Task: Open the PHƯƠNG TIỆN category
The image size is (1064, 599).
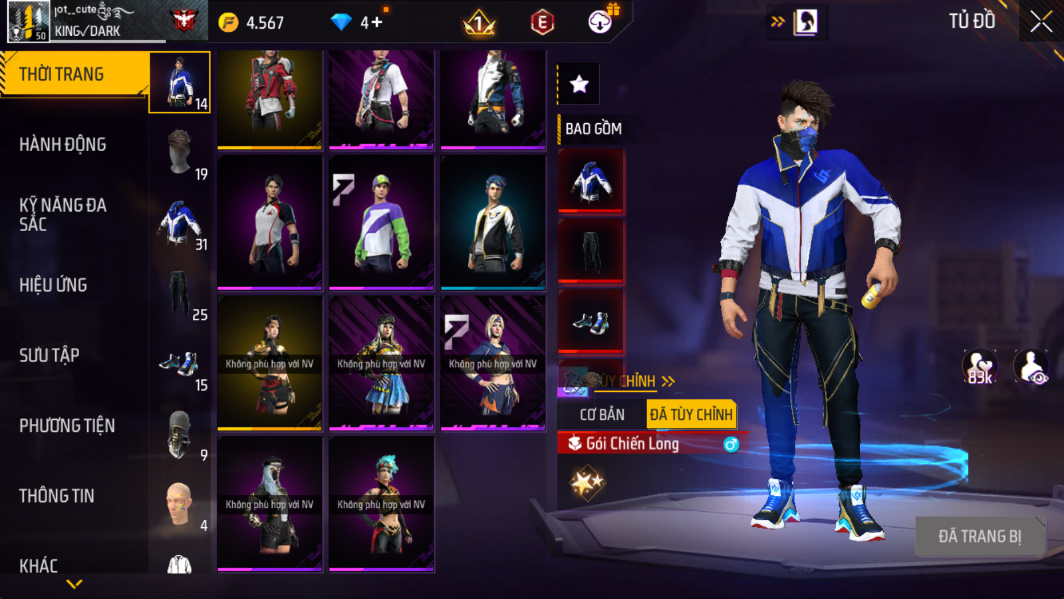Action: (67, 426)
